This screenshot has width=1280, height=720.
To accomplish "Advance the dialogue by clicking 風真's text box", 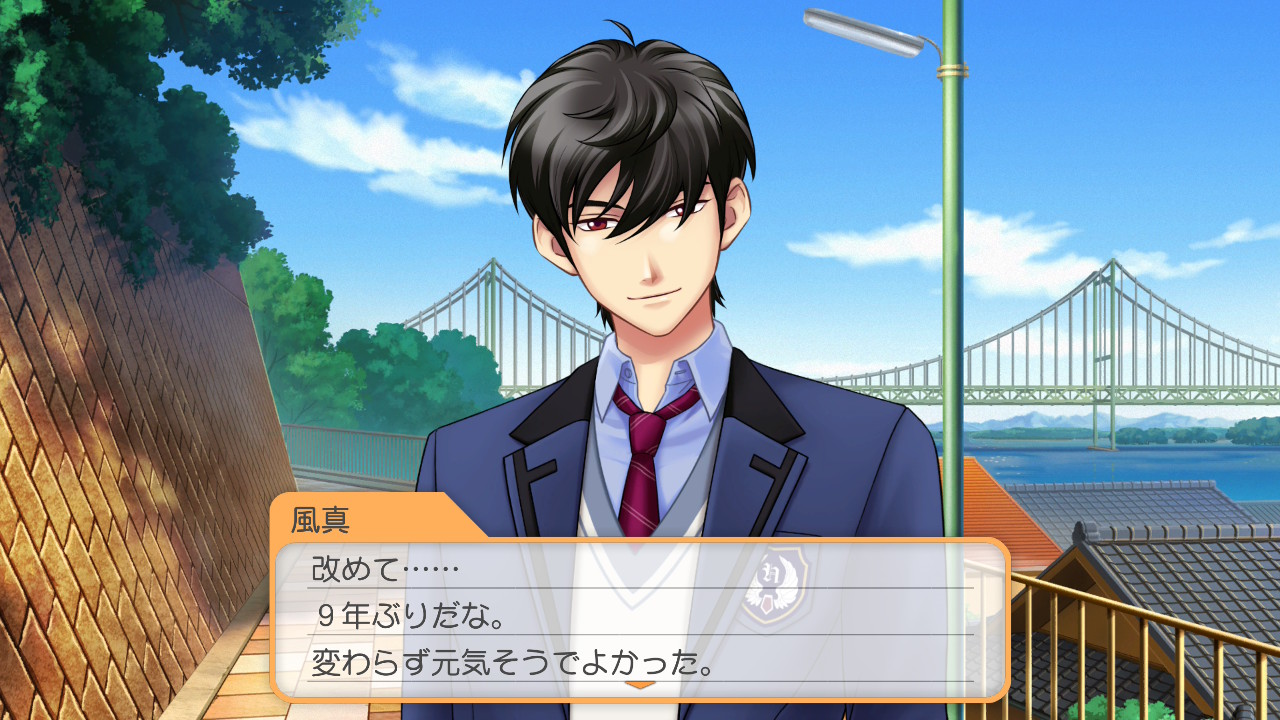I will coord(640,618).
